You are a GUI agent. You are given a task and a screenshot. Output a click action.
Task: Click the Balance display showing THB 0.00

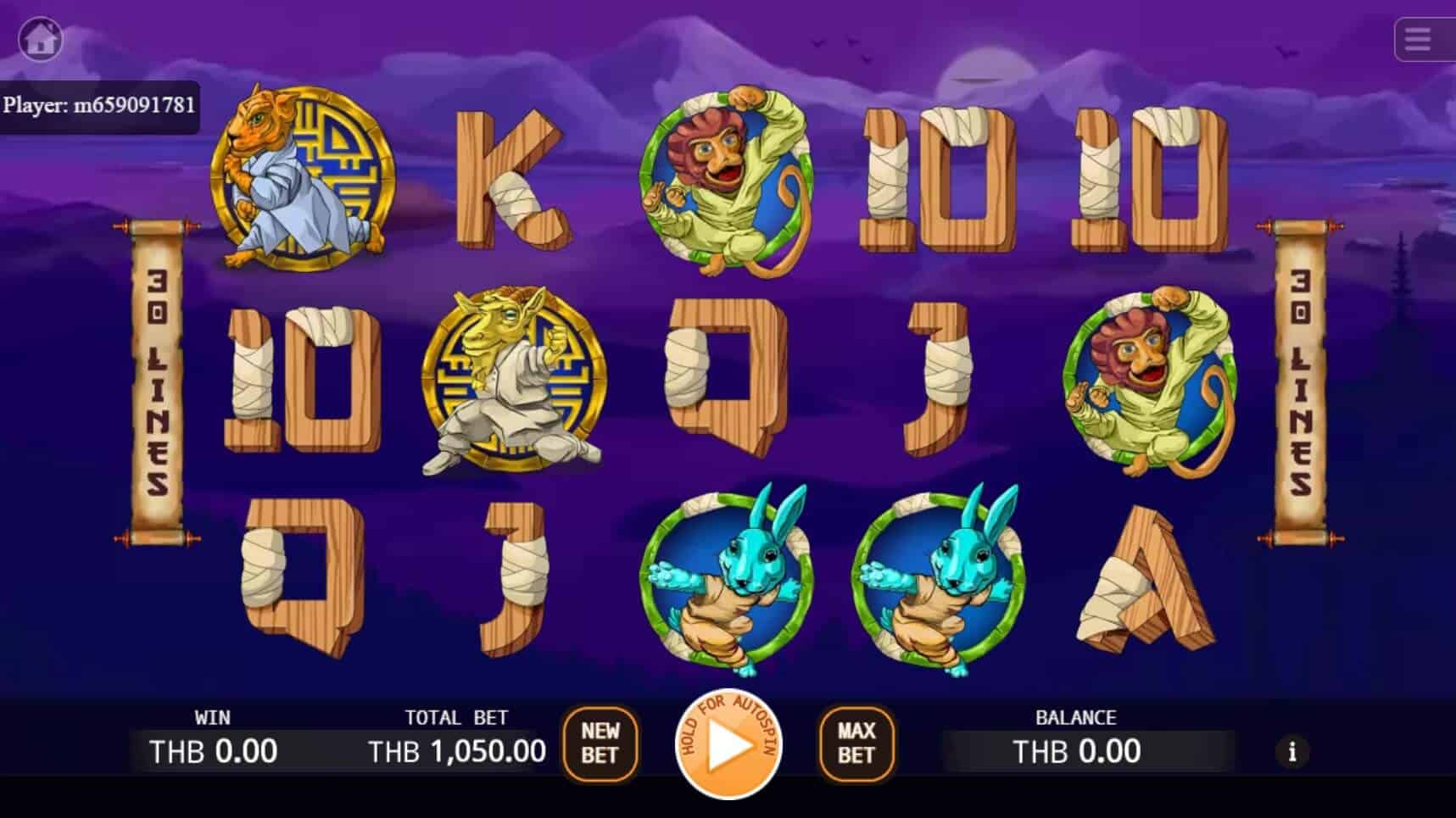click(x=1075, y=750)
